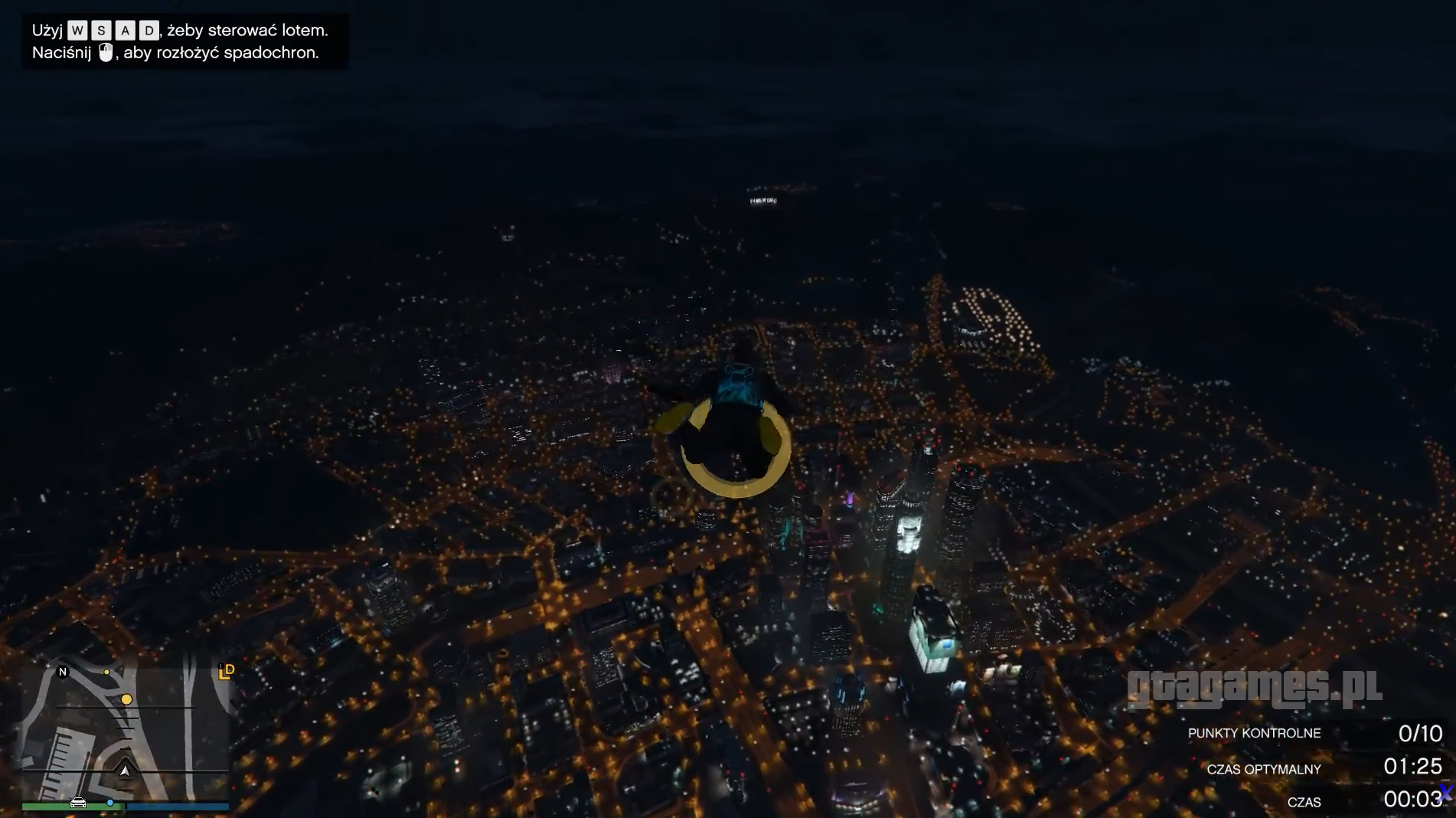
Task: Click the large yellow waypoint dot on the minimap
Action: coord(126,699)
